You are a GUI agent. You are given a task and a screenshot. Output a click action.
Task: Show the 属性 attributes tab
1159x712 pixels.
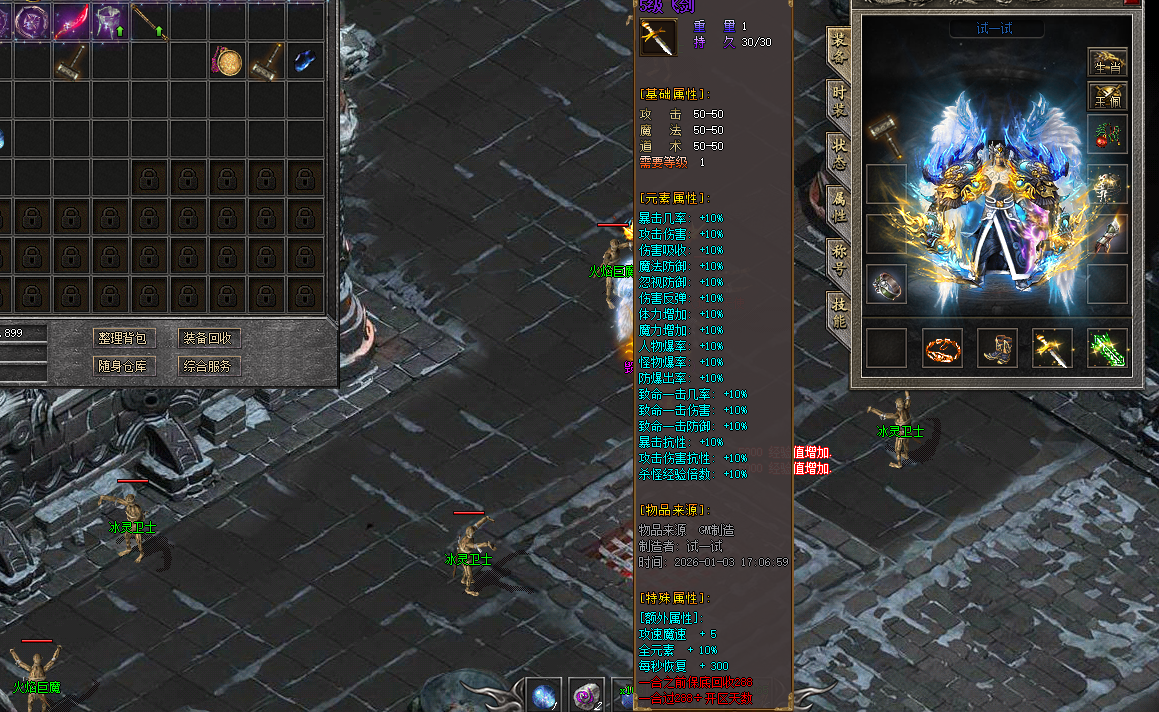[x=839, y=207]
